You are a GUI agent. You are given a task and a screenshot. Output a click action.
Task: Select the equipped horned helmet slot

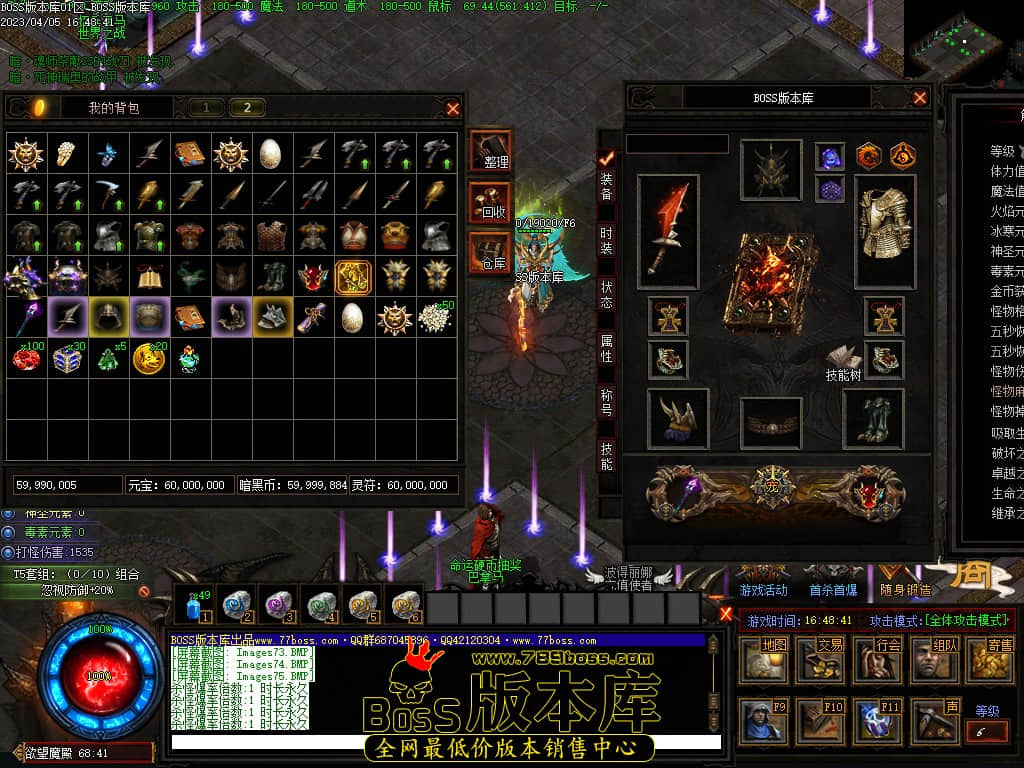click(x=770, y=170)
